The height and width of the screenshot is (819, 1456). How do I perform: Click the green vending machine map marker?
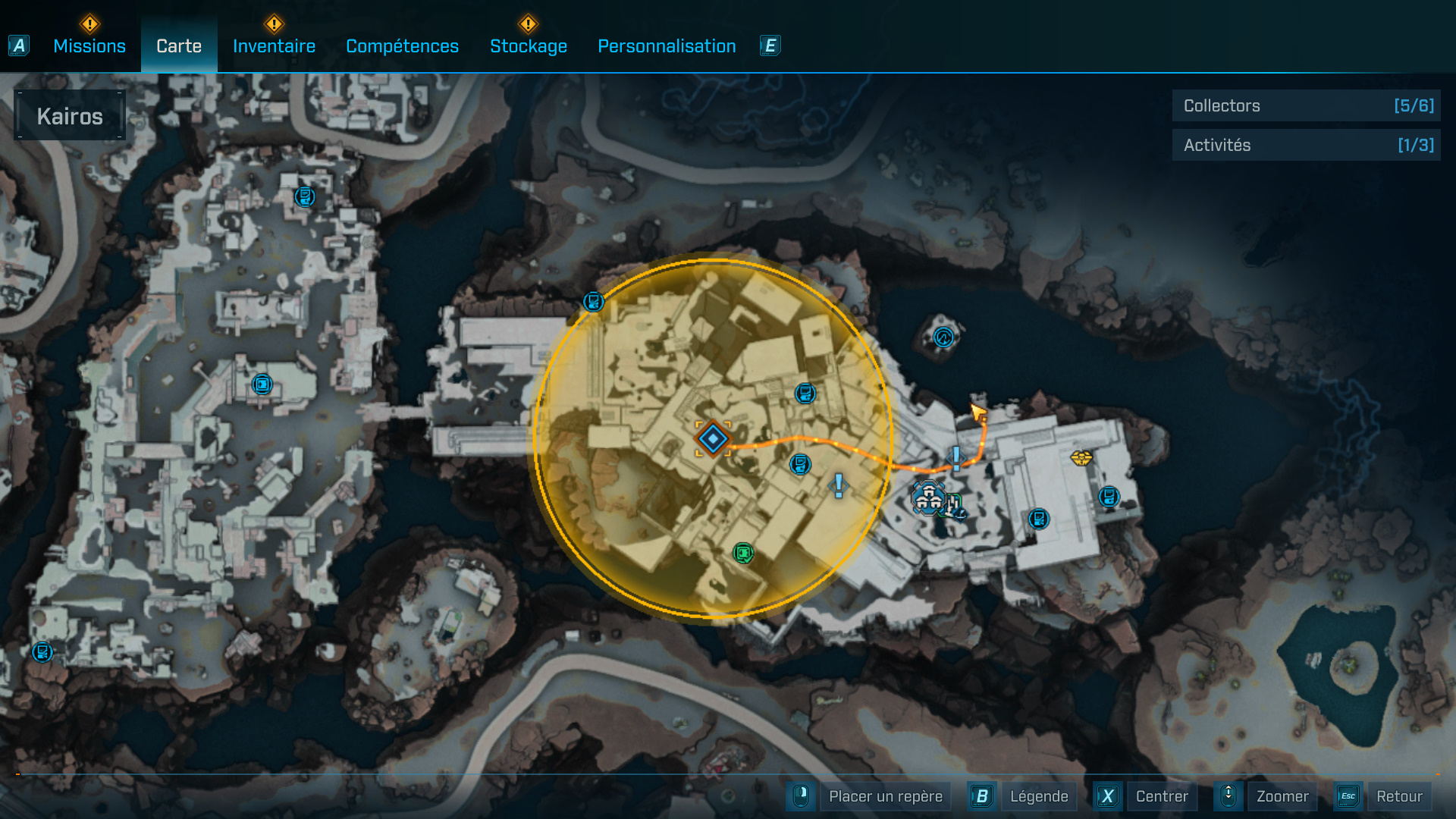(743, 553)
